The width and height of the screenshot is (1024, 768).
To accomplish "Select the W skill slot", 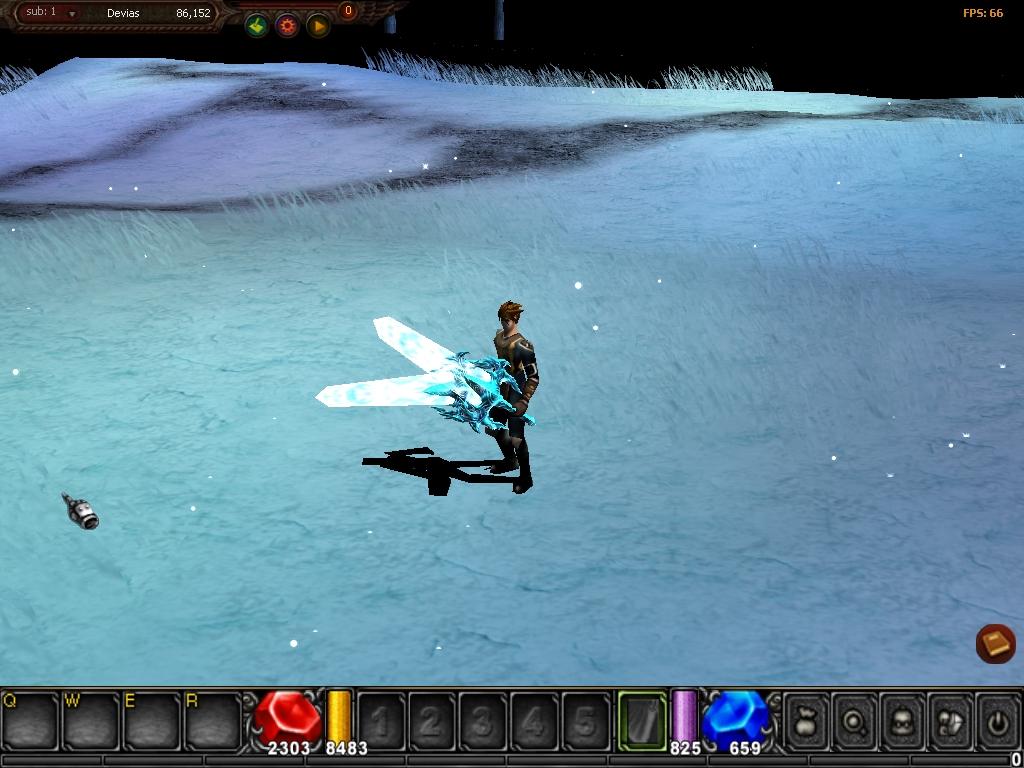I will pyautogui.click(x=91, y=720).
